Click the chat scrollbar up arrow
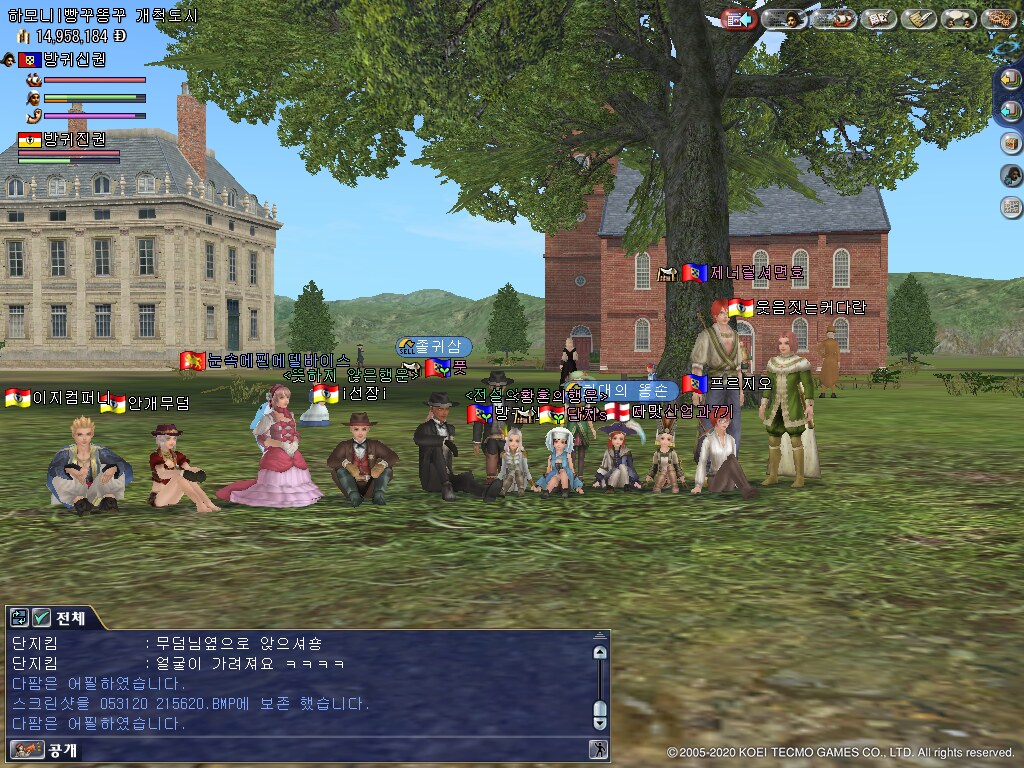Screen dimensions: 1024x768 (599, 653)
